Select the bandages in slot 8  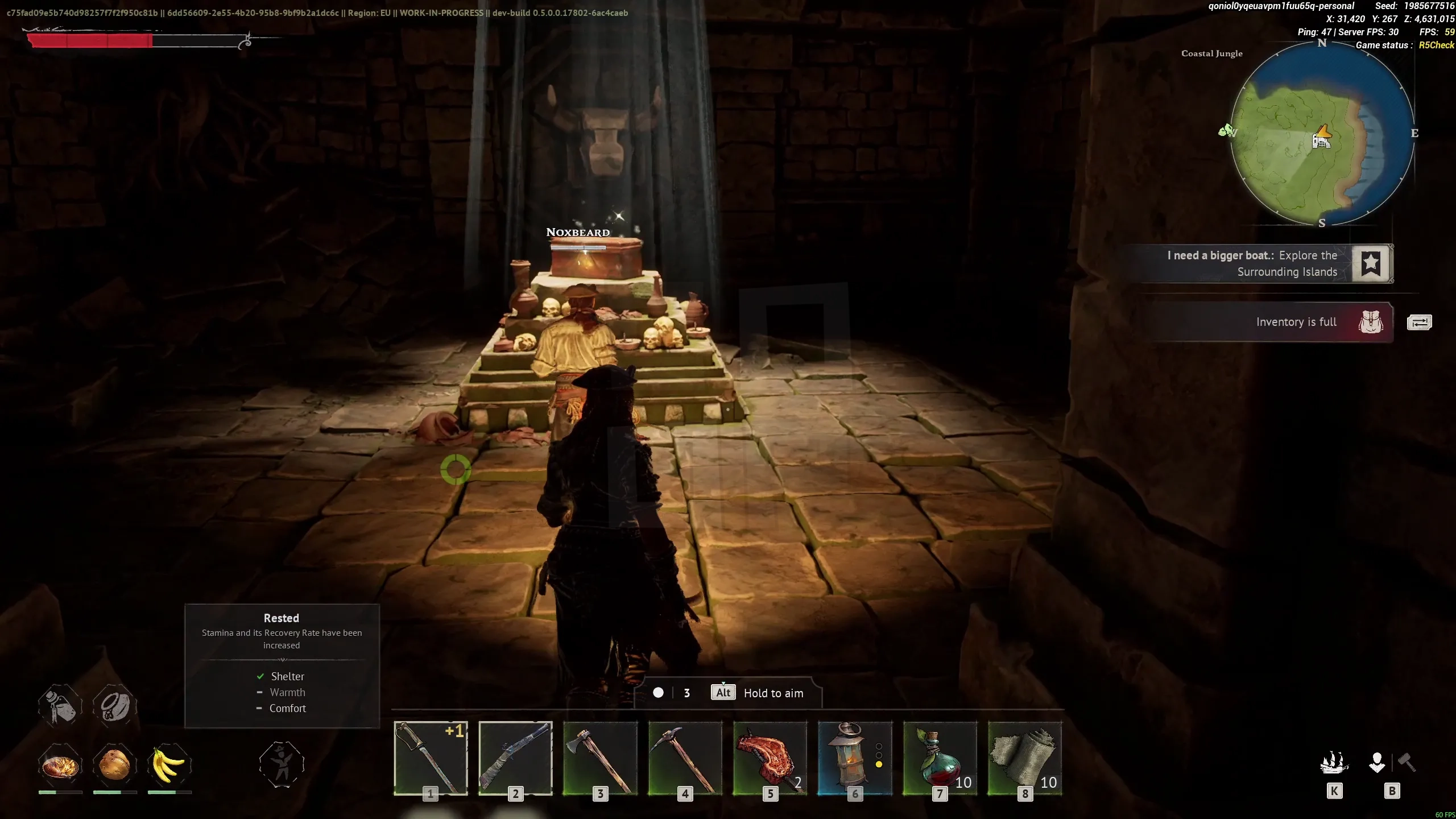pyautogui.click(x=1024, y=759)
